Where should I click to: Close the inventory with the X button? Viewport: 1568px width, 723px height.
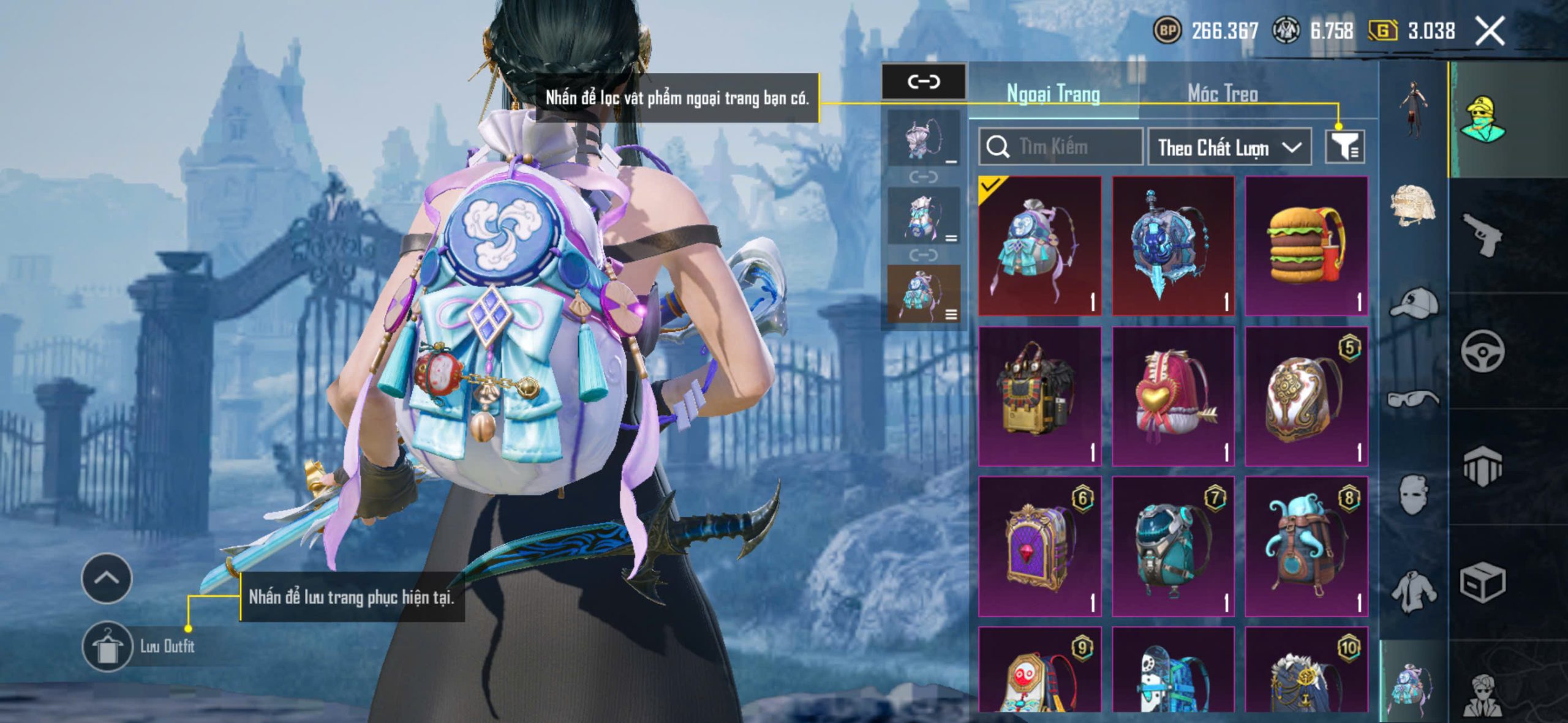1489,31
